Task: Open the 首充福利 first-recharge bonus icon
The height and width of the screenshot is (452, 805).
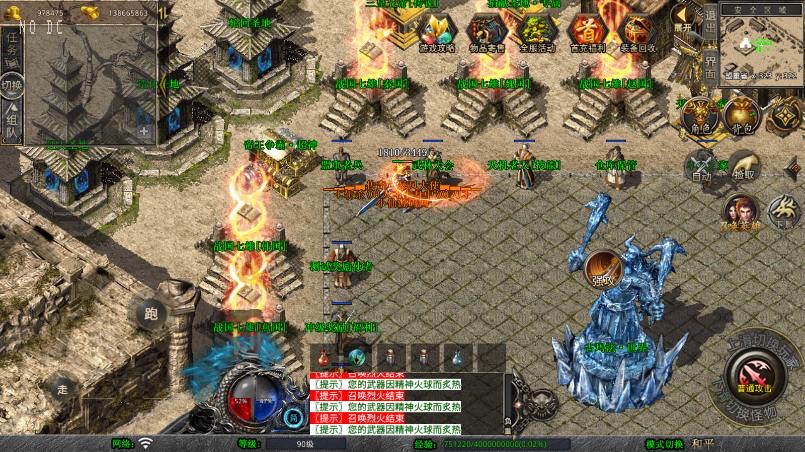Action: pos(586,30)
